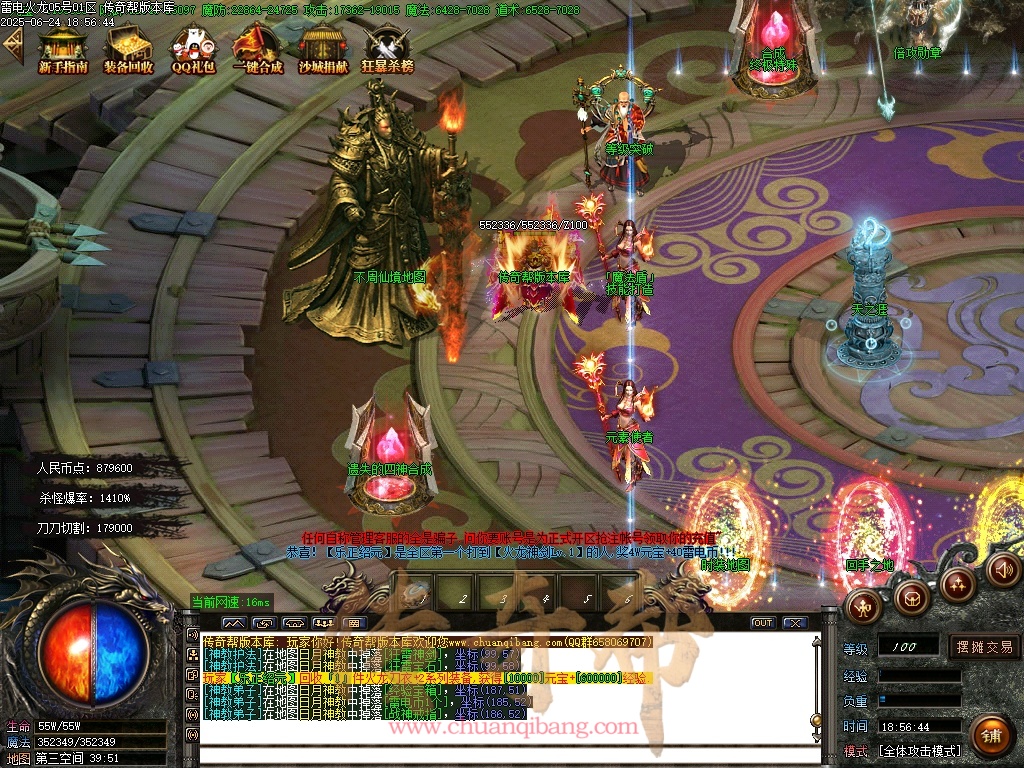Image resolution: width=1024 pixels, height=768 pixels.
Task: Collapse the top icon bar with the arrow
Action: pos(12,45)
